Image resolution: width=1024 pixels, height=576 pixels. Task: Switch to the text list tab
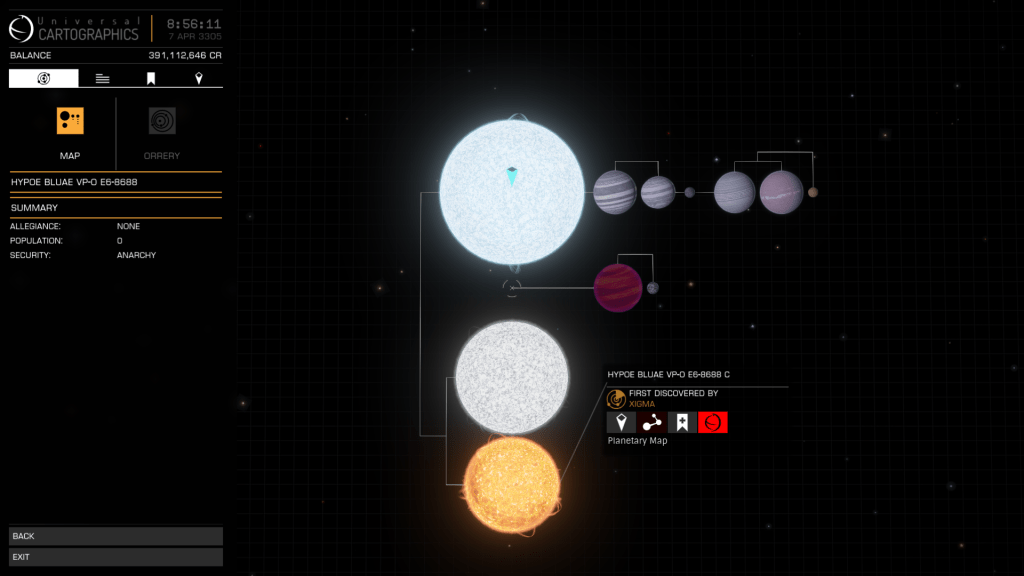103,78
